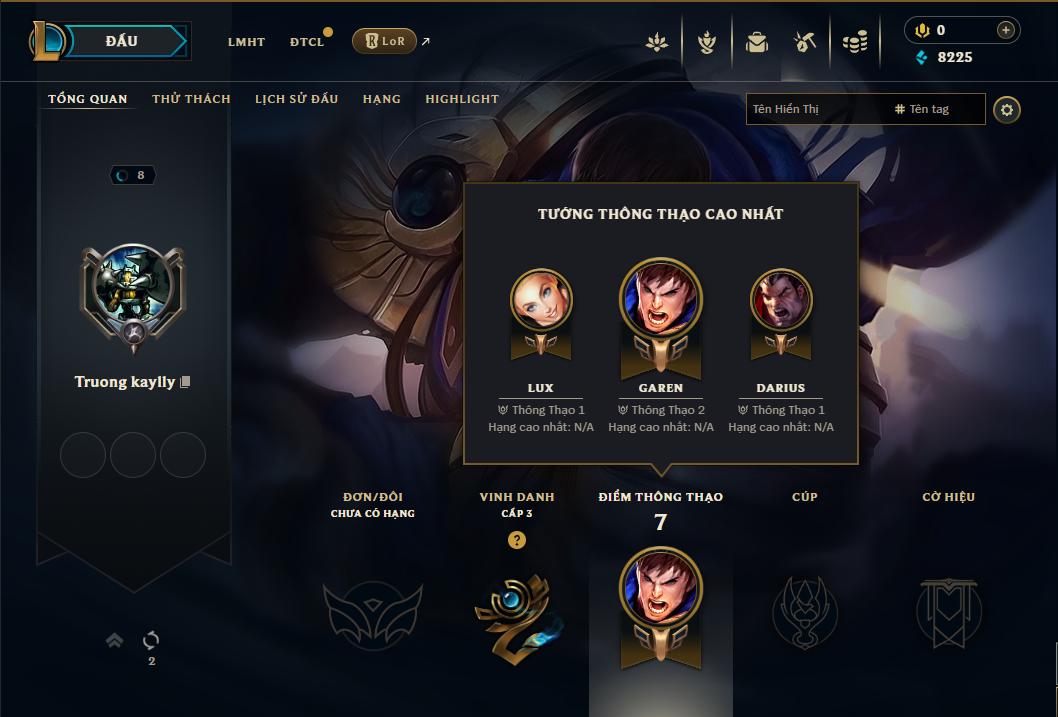Open the coin stack store icon

click(x=854, y=42)
